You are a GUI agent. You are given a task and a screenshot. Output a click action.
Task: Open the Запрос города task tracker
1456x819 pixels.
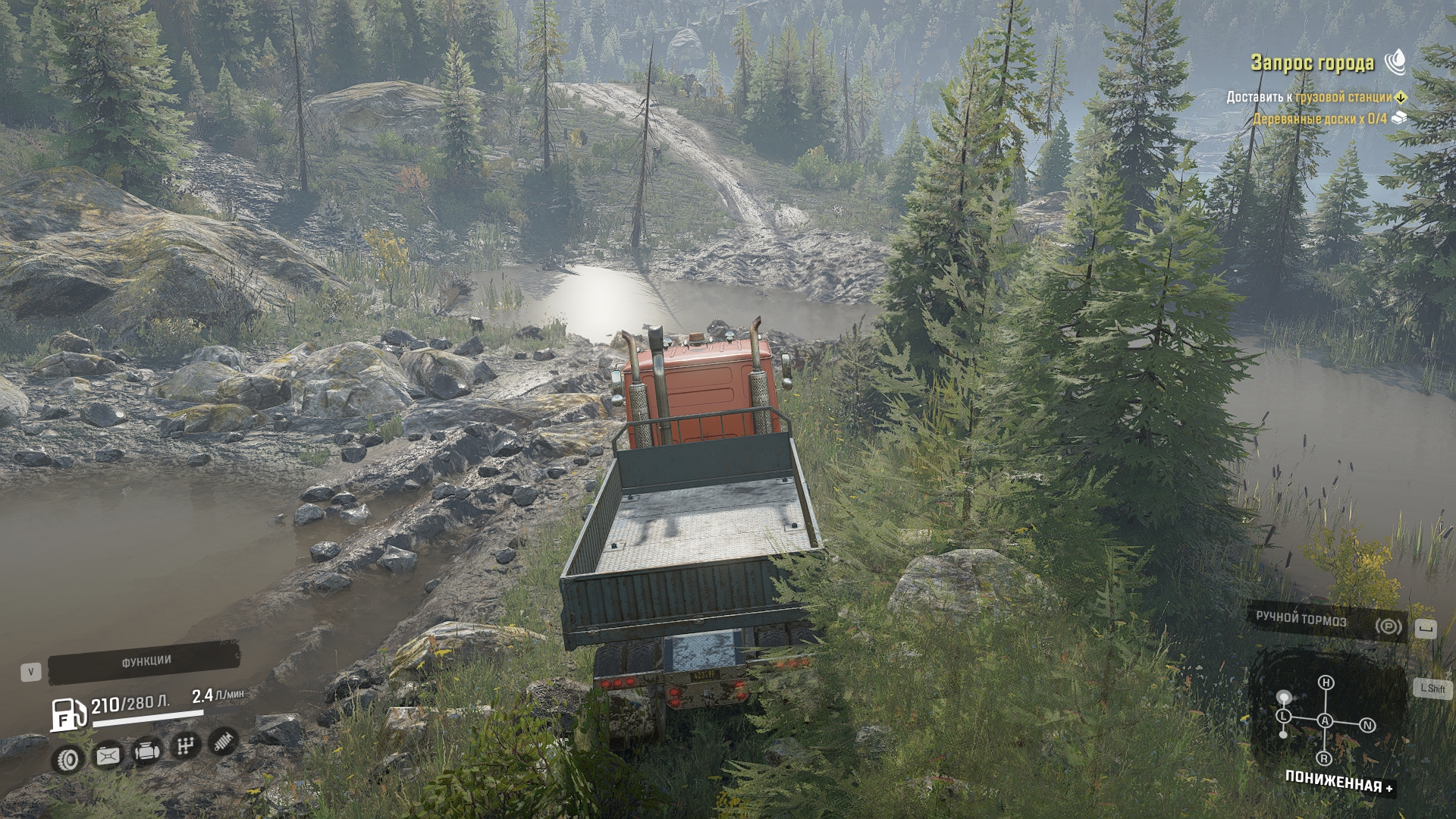click(x=1312, y=63)
